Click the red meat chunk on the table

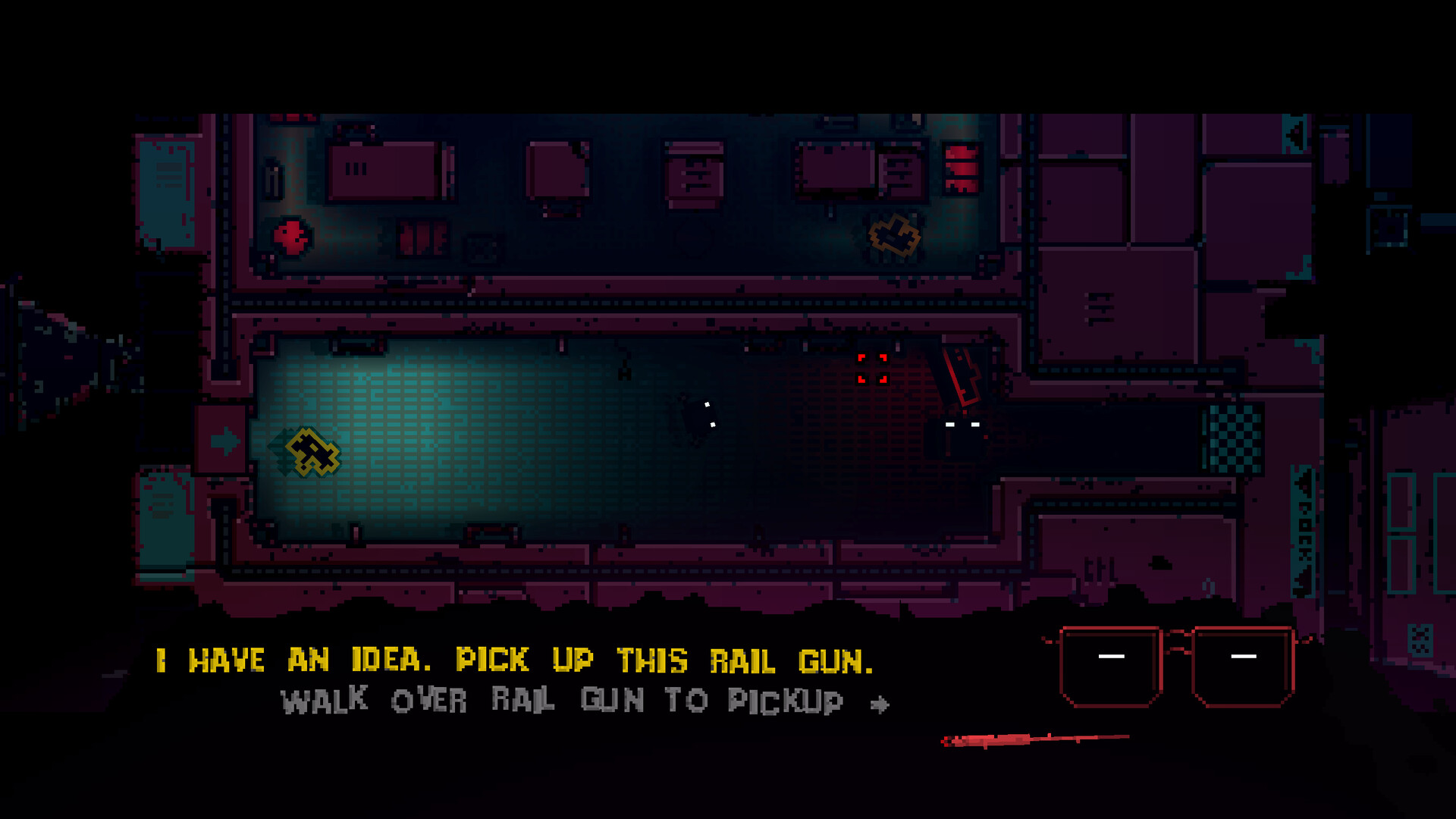click(x=292, y=237)
